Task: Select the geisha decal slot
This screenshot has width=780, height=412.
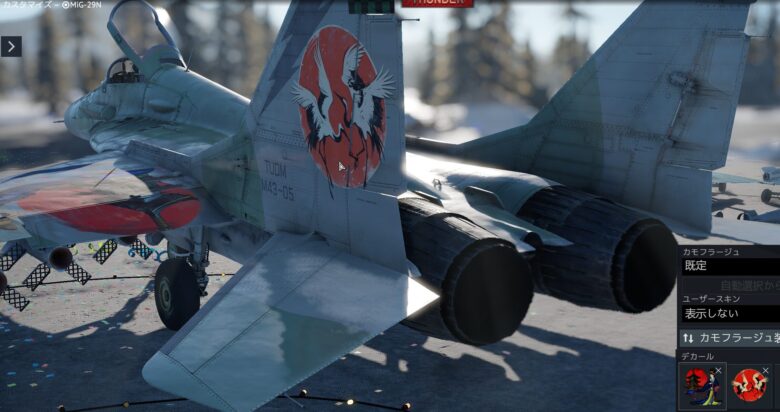Action: [700, 386]
